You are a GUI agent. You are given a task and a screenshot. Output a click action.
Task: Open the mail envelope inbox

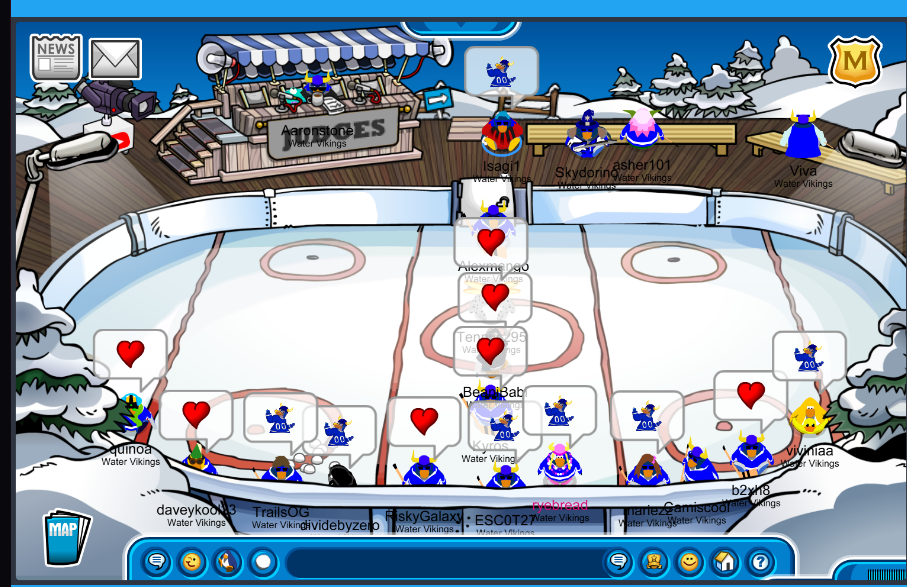click(x=115, y=59)
